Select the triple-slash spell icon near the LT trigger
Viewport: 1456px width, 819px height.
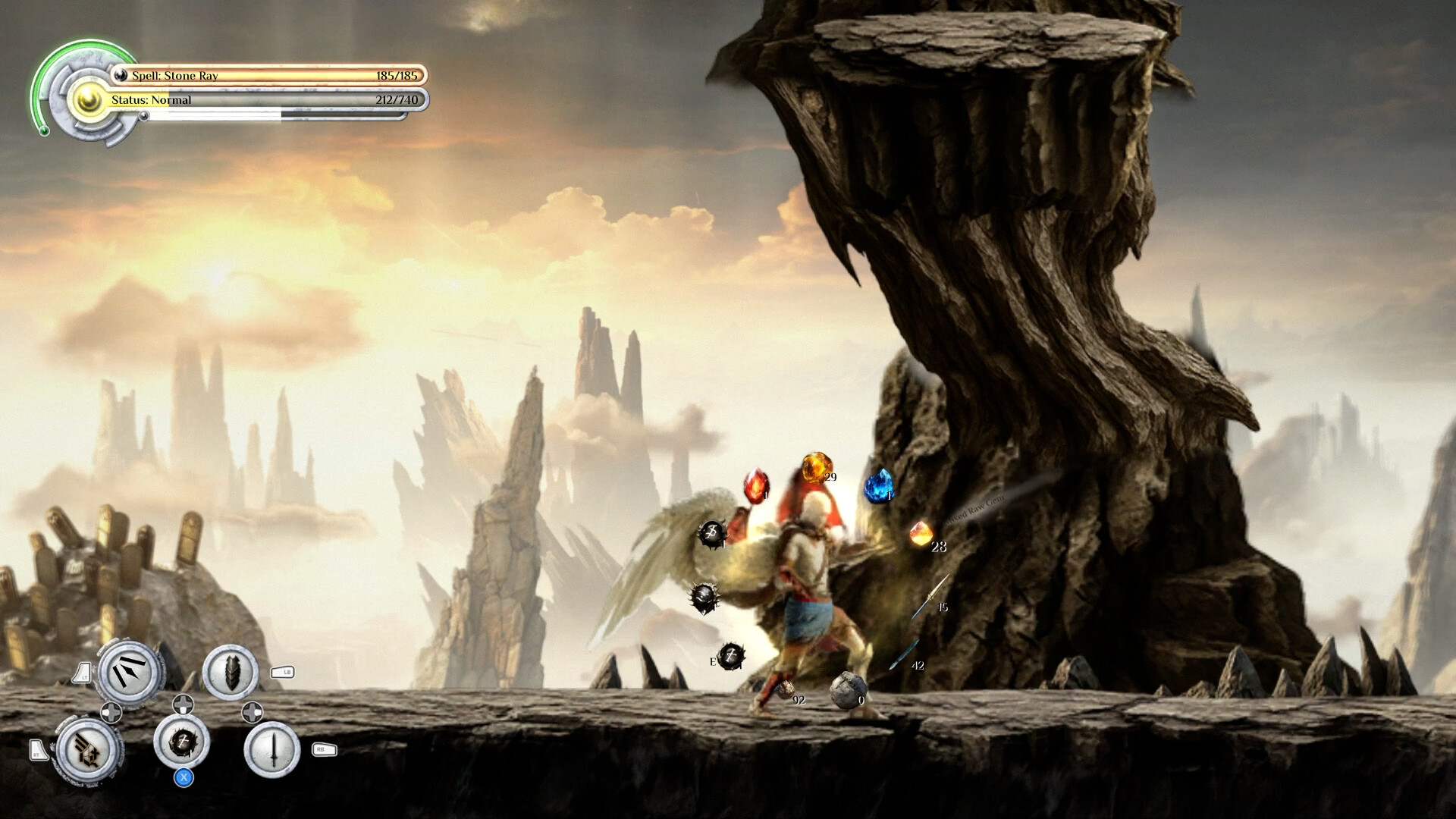(x=129, y=672)
